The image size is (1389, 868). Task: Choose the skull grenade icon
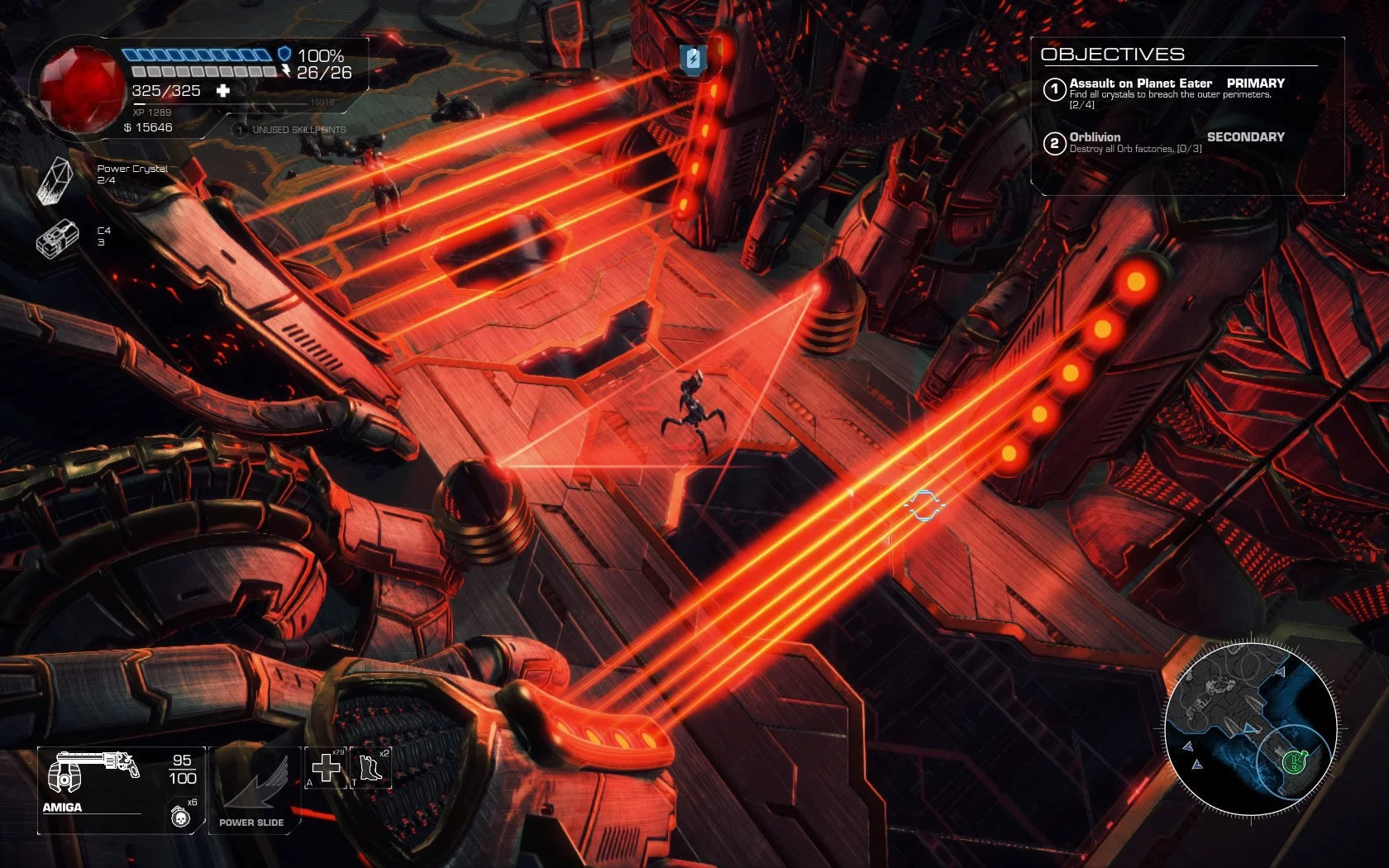tap(180, 817)
